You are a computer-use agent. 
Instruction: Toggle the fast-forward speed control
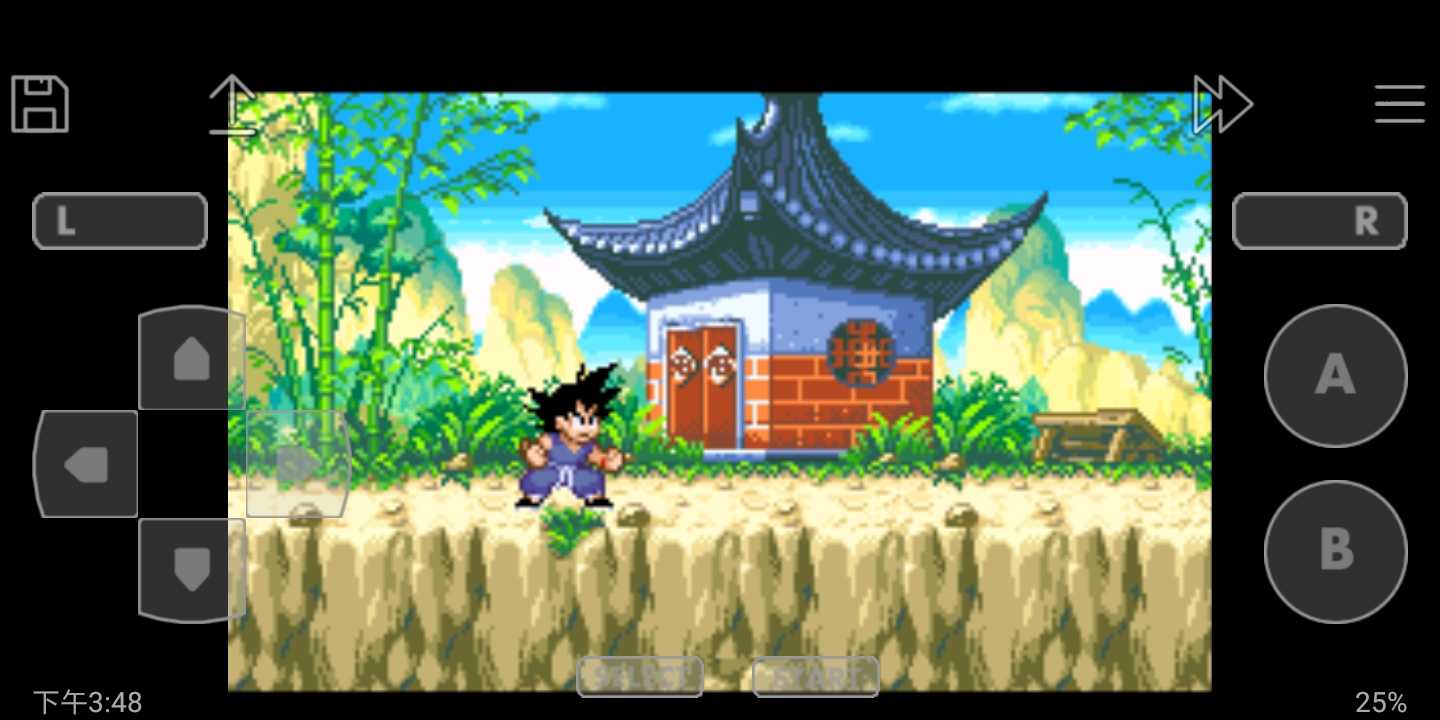(1222, 103)
